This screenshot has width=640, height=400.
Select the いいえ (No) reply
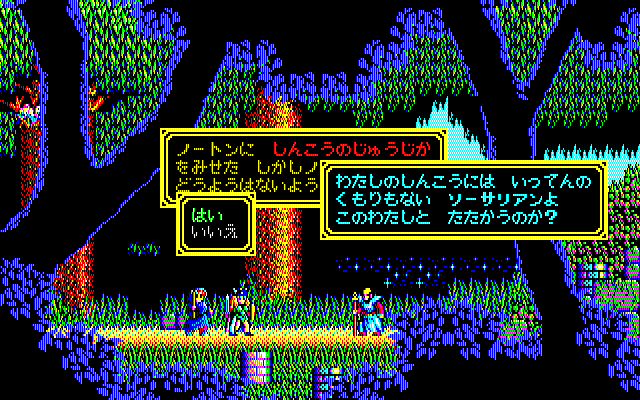211,230
